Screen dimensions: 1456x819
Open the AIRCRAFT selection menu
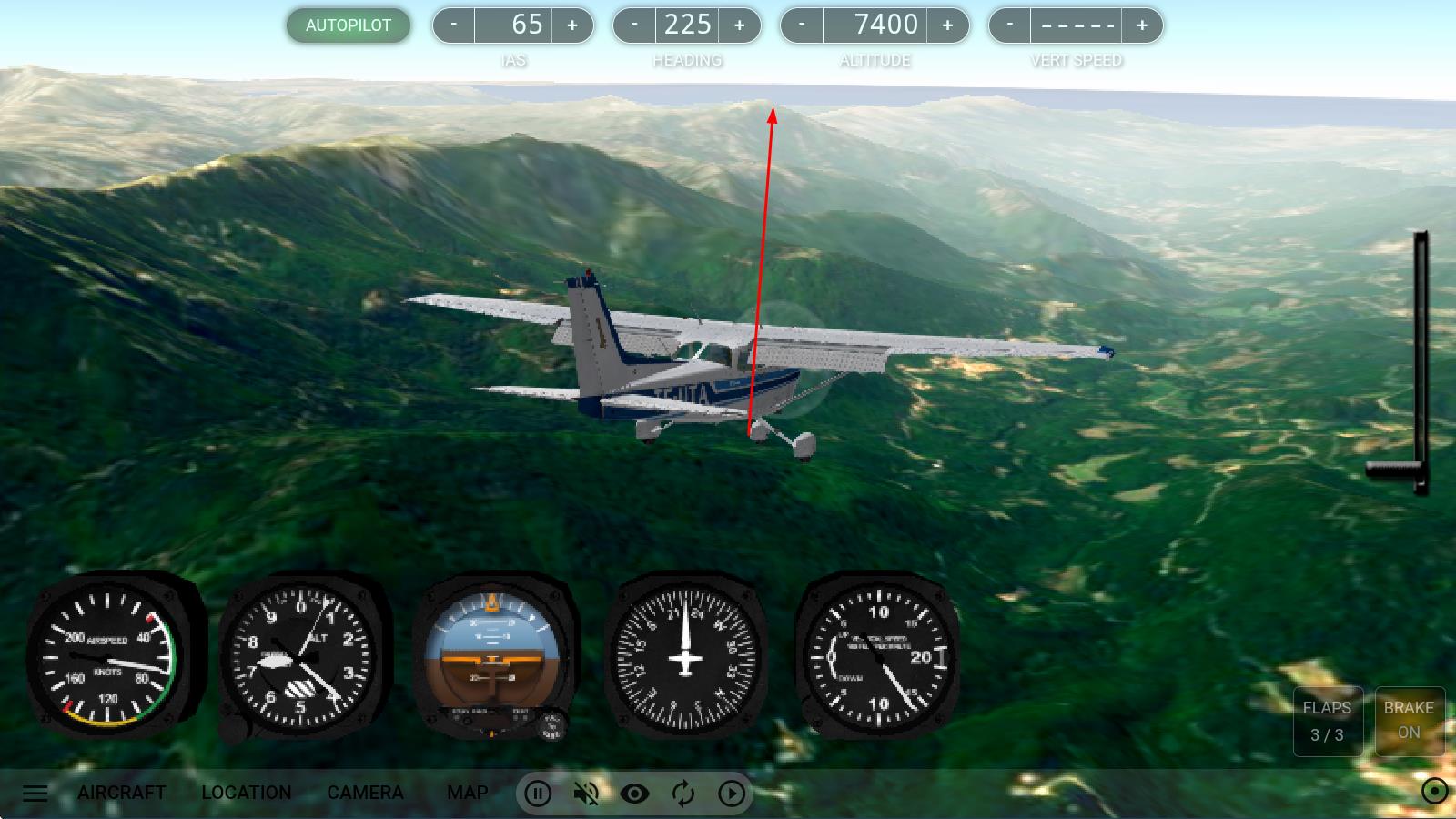coord(122,793)
